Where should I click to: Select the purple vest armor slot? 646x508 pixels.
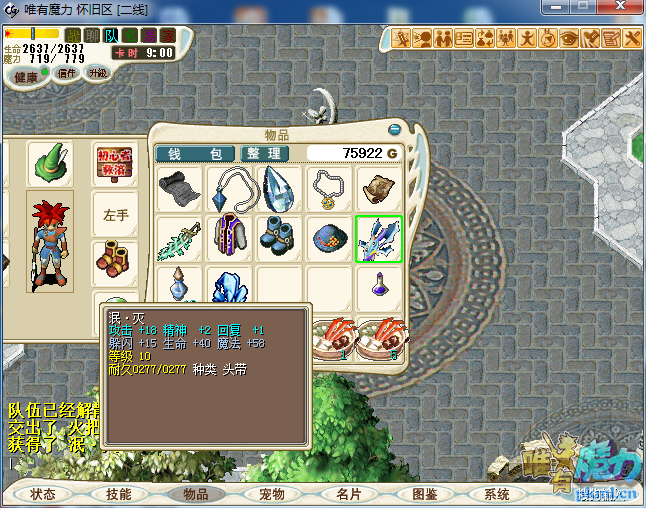230,240
